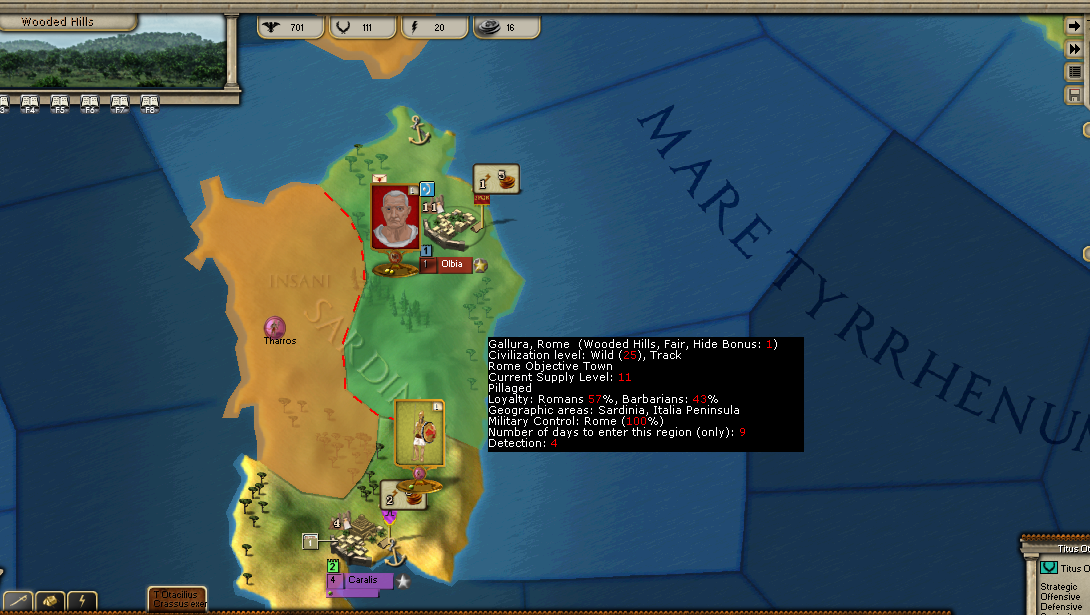Click the F4 map filter button
The height and width of the screenshot is (615, 1090).
[x=30, y=103]
